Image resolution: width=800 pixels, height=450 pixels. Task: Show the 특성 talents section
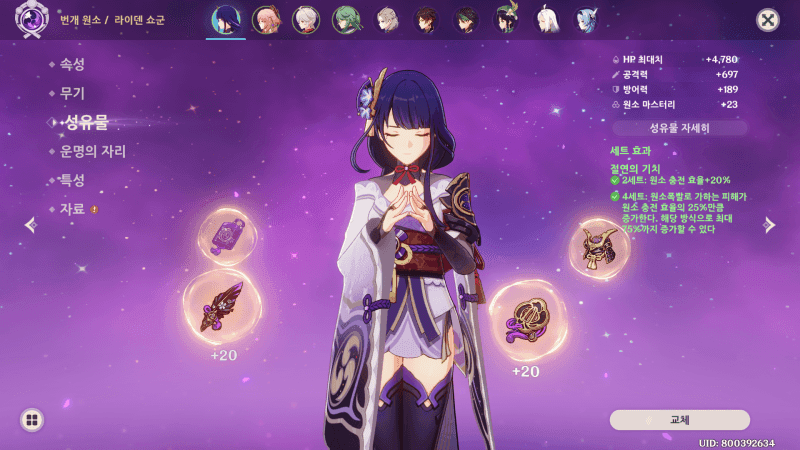(72, 180)
